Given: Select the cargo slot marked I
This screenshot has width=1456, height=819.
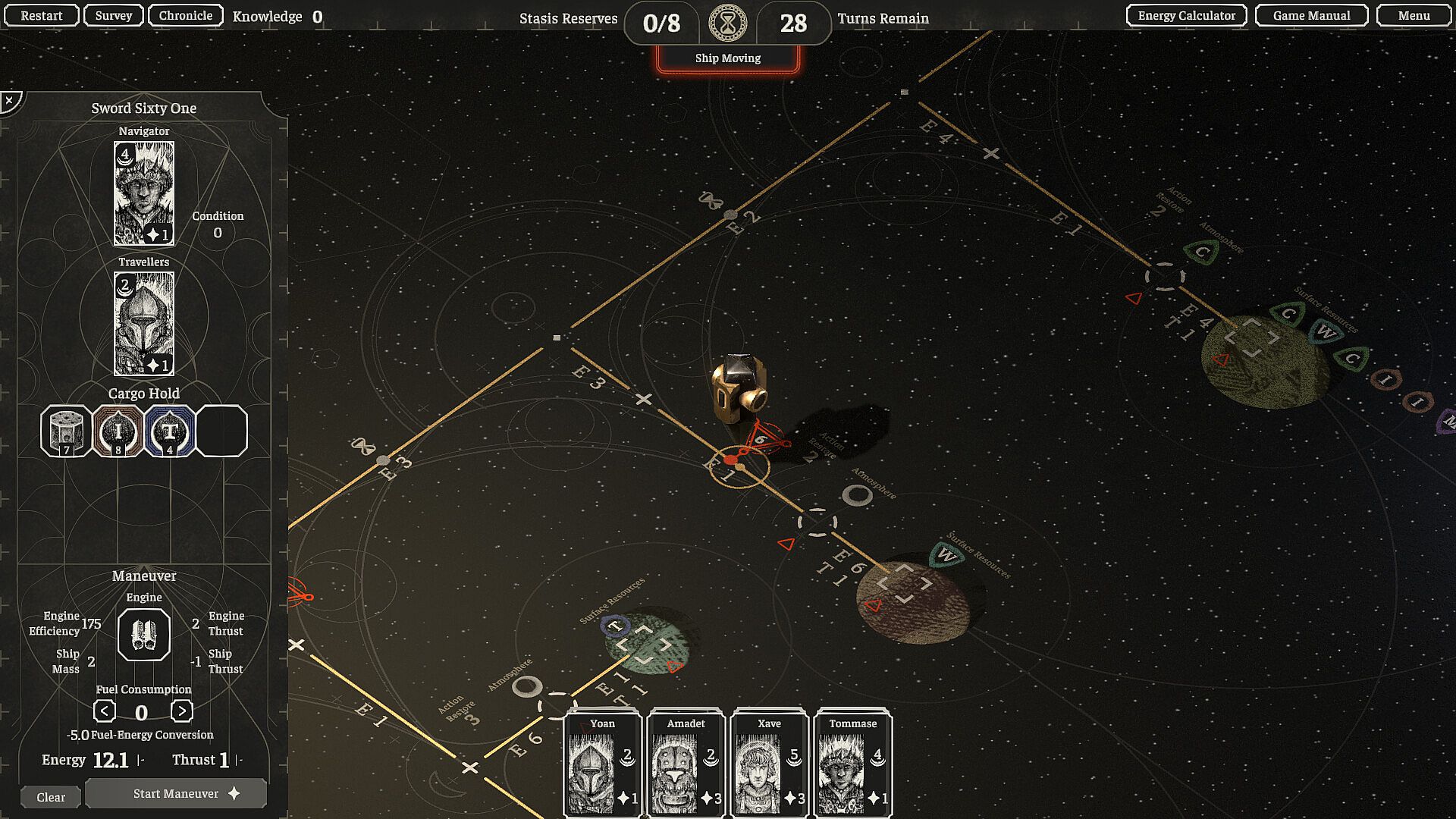Looking at the screenshot, I should [118, 431].
